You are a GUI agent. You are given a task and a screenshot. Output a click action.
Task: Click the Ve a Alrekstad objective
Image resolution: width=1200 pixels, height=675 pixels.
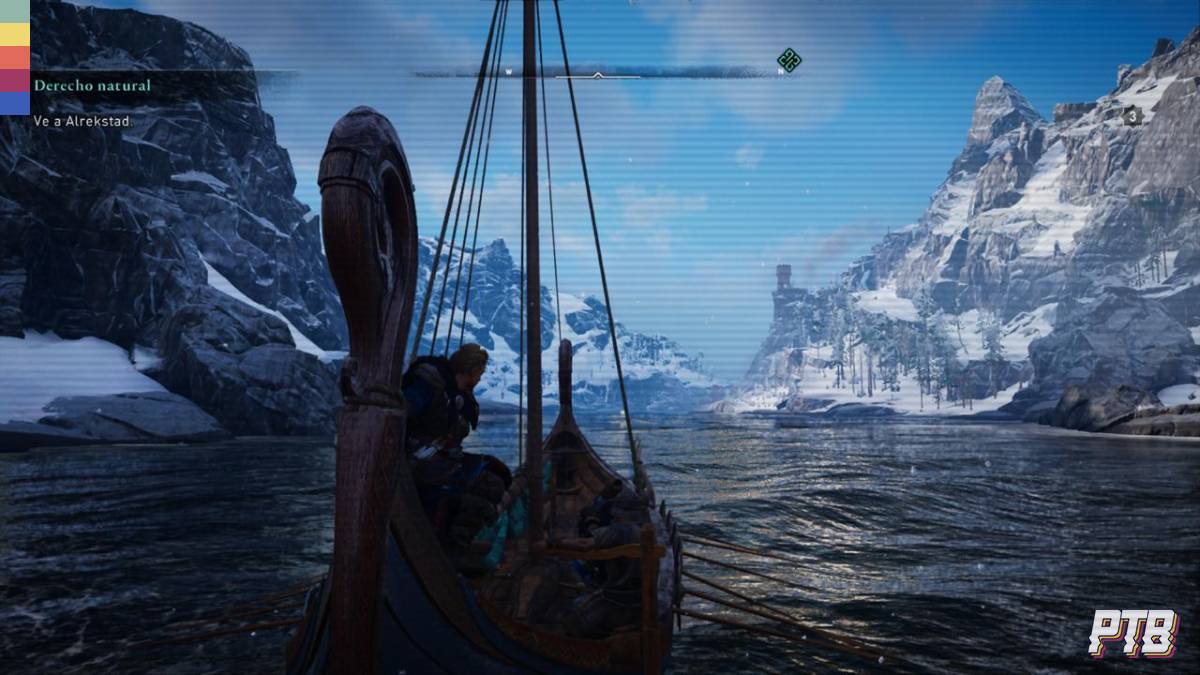point(81,121)
